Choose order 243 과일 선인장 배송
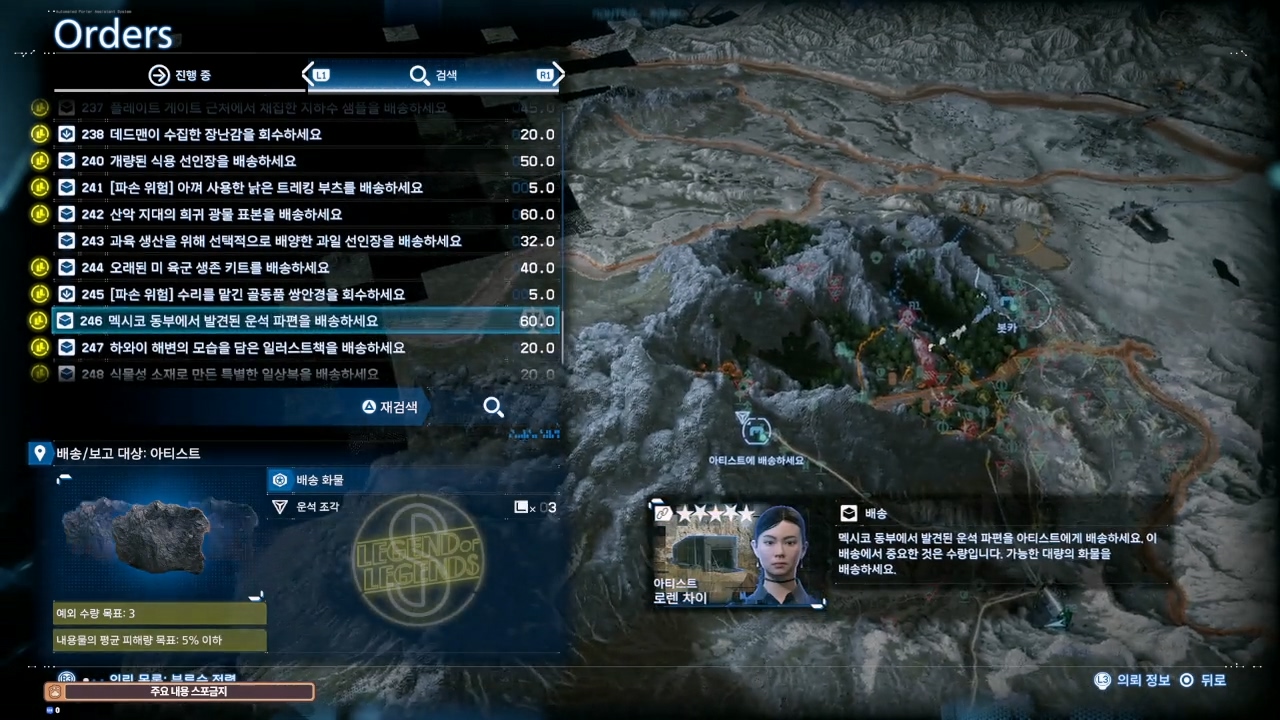1280x720 pixels. click(305, 241)
